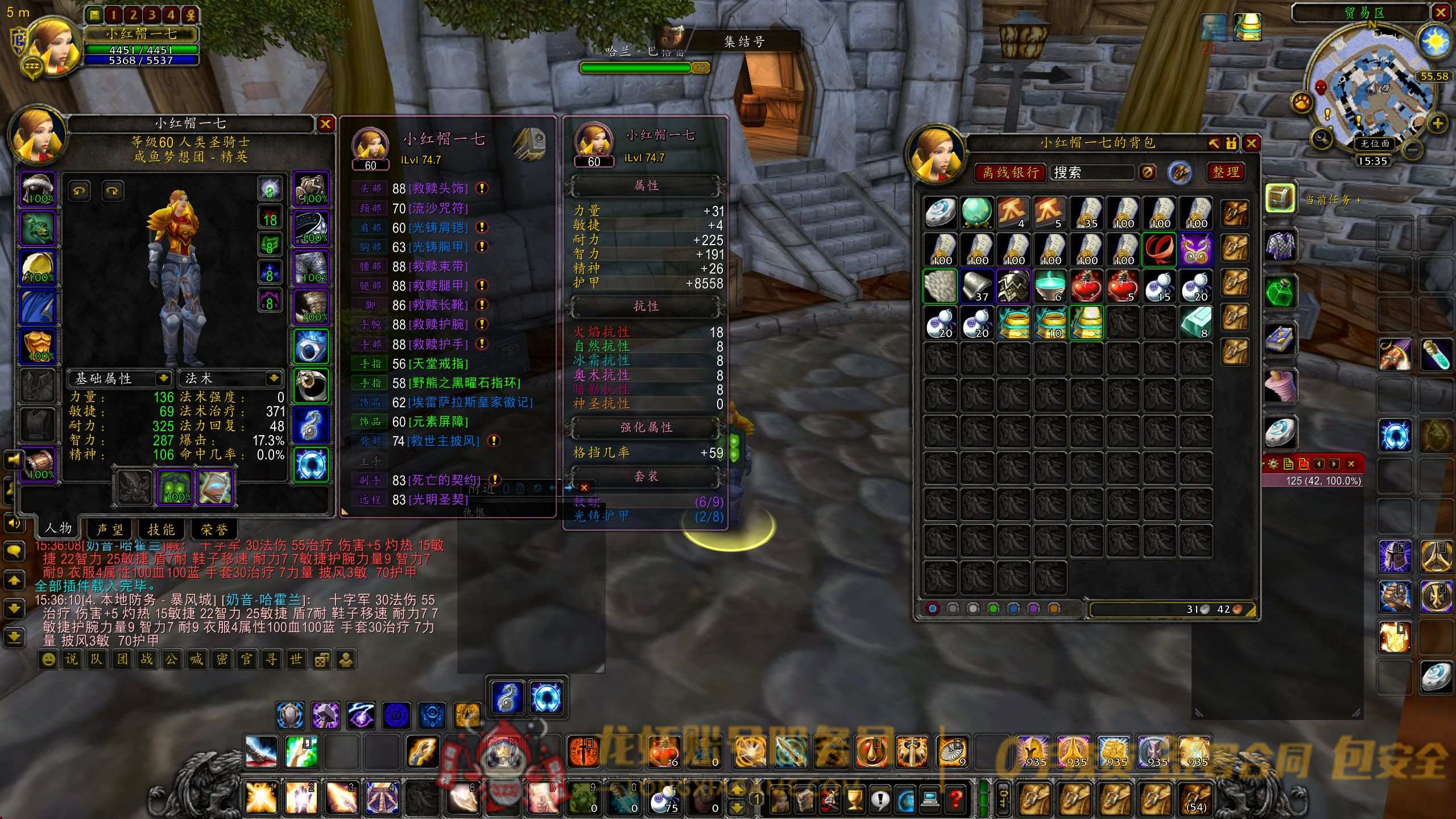Select the 救赎头饰 head item row
The height and width of the screenshot is (819, 1456).
tap(438, 188)
